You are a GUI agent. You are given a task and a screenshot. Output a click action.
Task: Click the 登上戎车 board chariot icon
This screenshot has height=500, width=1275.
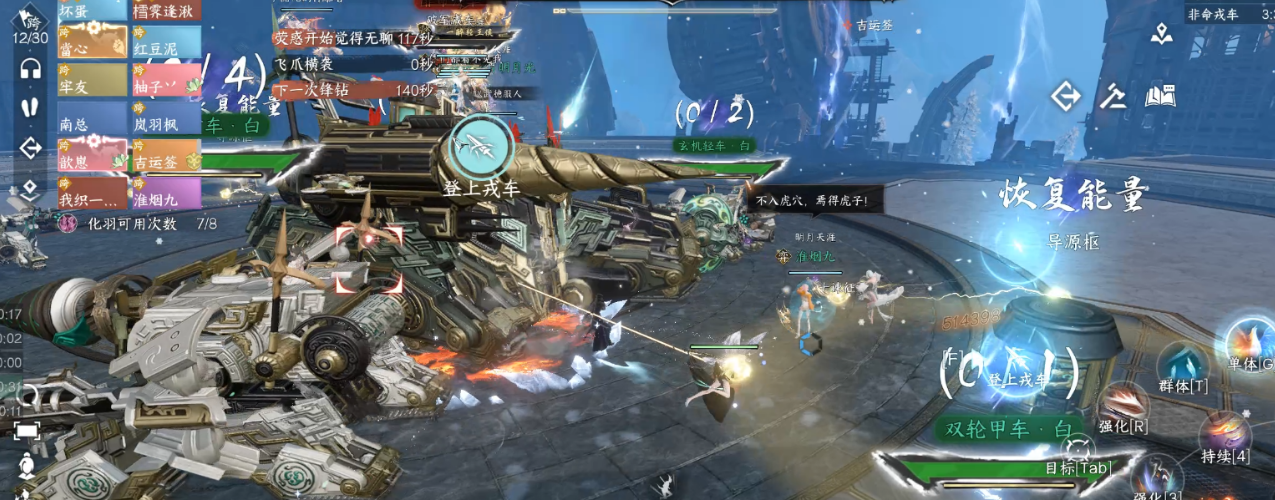coord(482,148)
